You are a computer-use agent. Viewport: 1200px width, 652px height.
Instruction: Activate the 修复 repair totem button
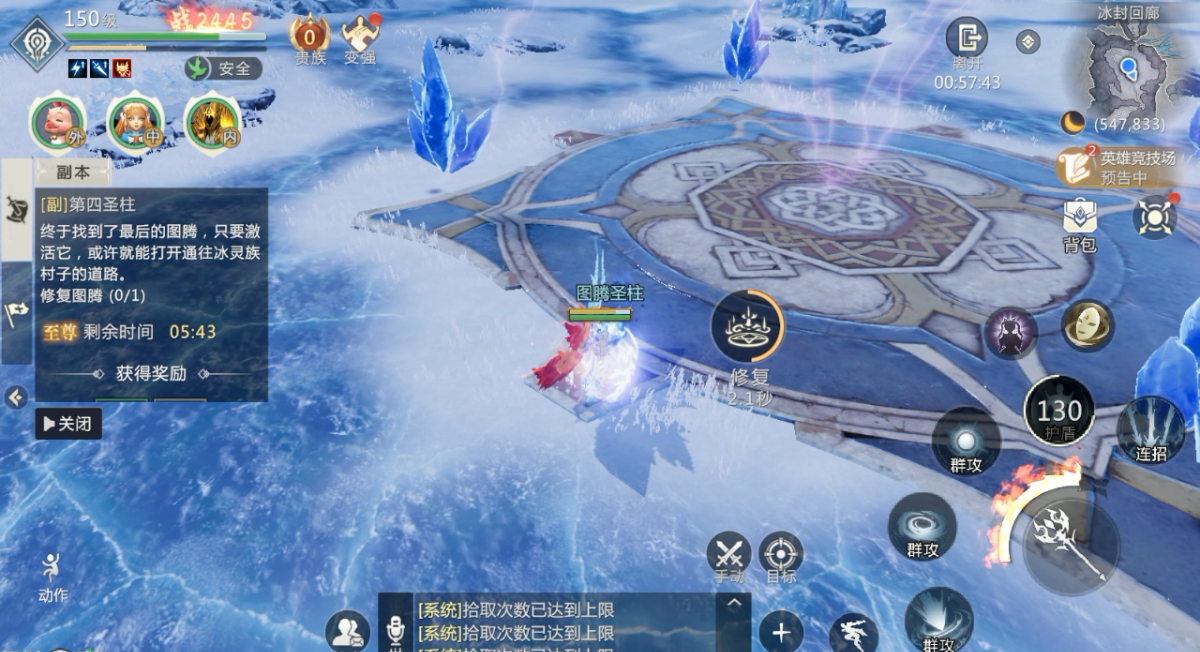point(748,328)
